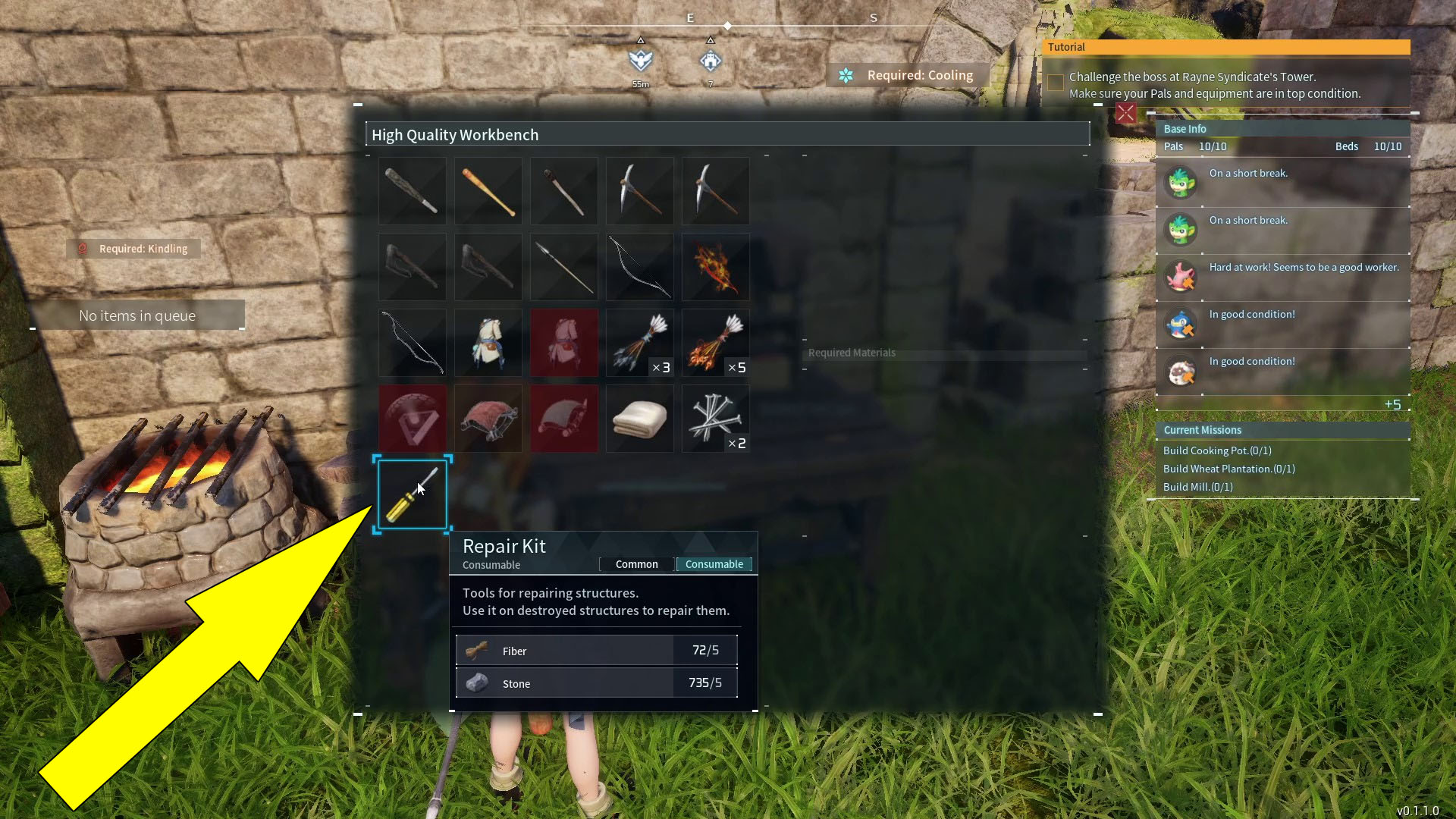Switch to the Consumable tab

(714, 564)
